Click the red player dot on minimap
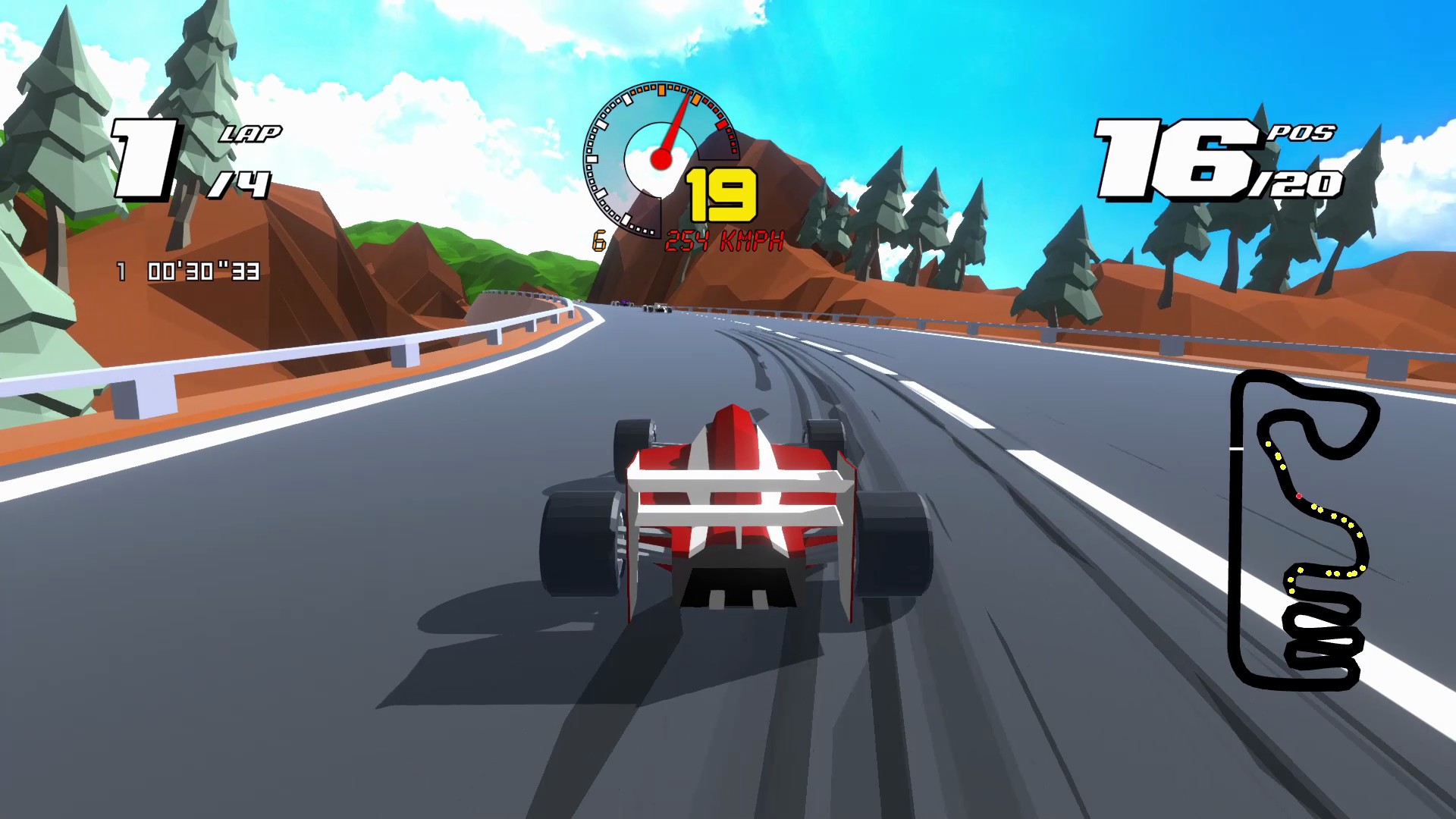The width and height of the screenshot is (1456, 819). tap(1298, 494)
